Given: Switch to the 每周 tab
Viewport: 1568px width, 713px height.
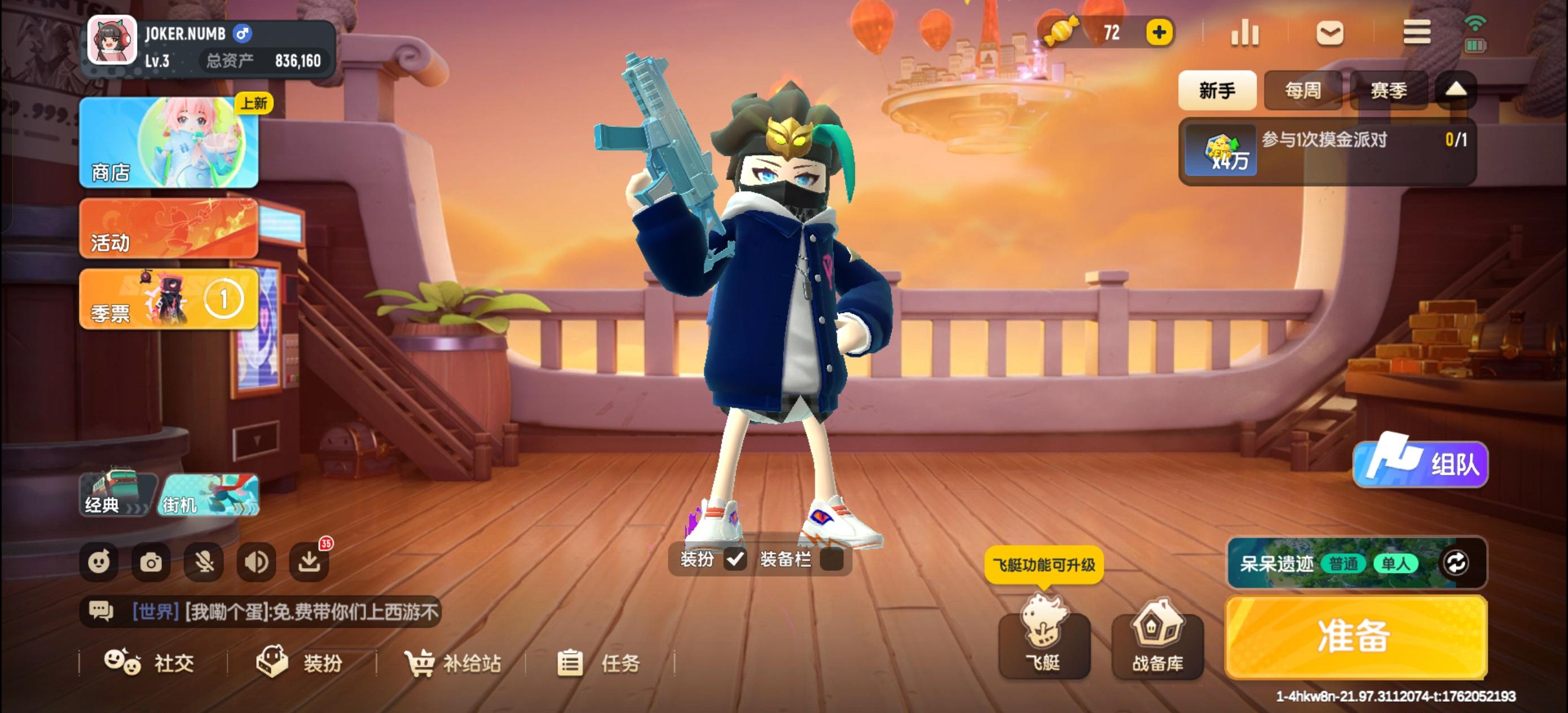Looking at the screenshot, I should [1302, 90].
